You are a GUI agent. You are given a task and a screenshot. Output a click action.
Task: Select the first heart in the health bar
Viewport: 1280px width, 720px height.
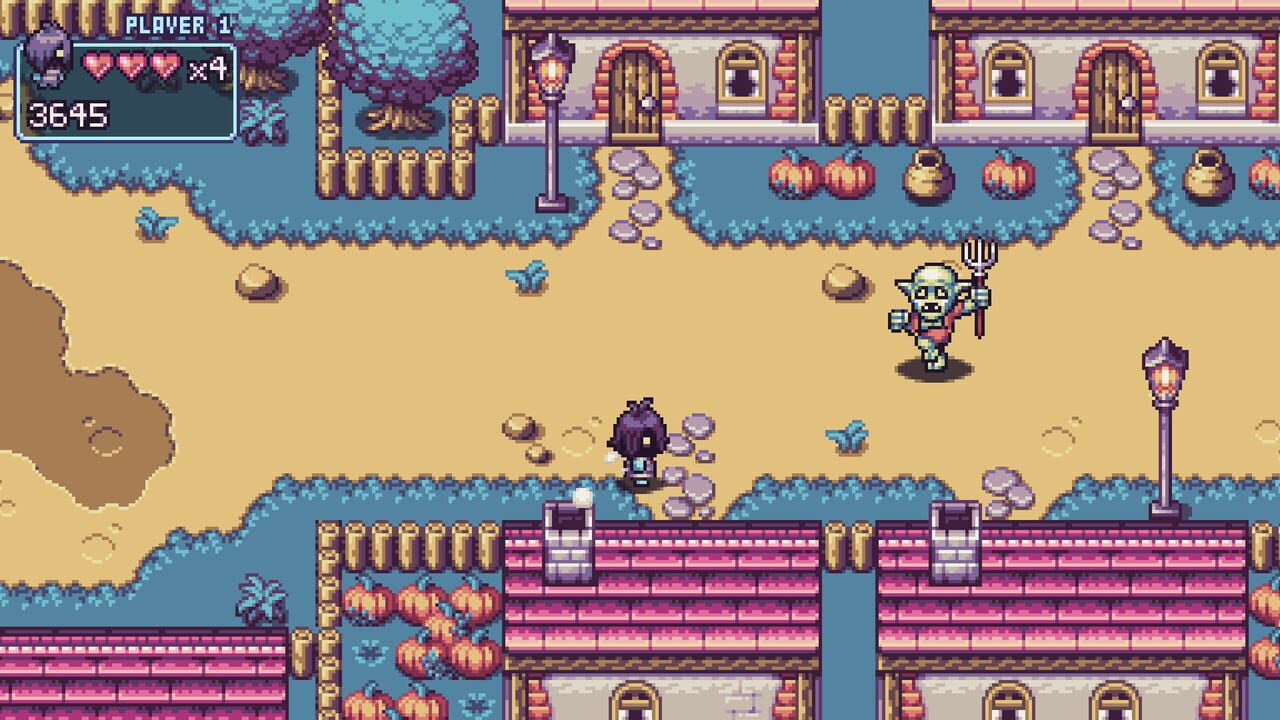[97, 62]
